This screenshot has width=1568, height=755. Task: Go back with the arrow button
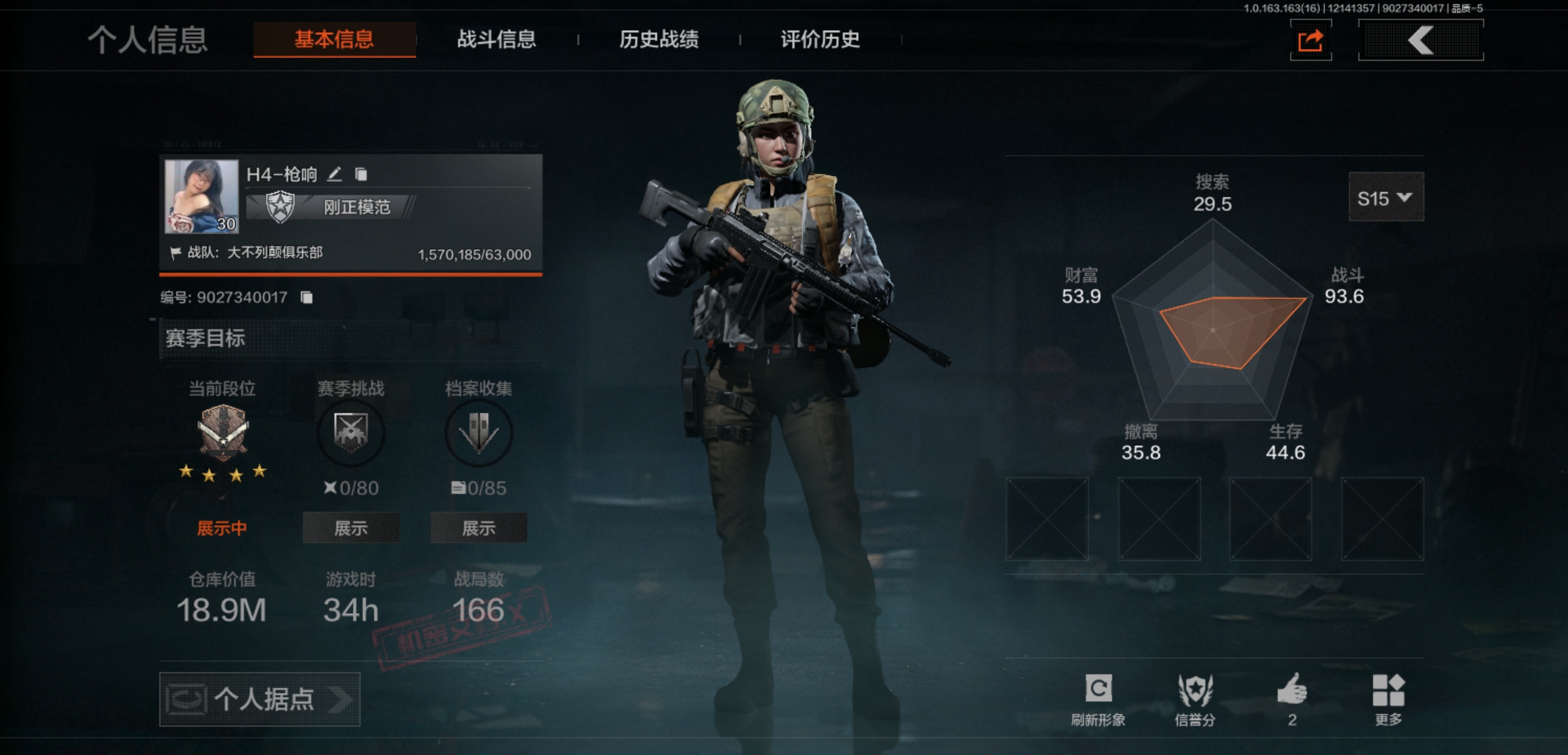click(1421, 41)
